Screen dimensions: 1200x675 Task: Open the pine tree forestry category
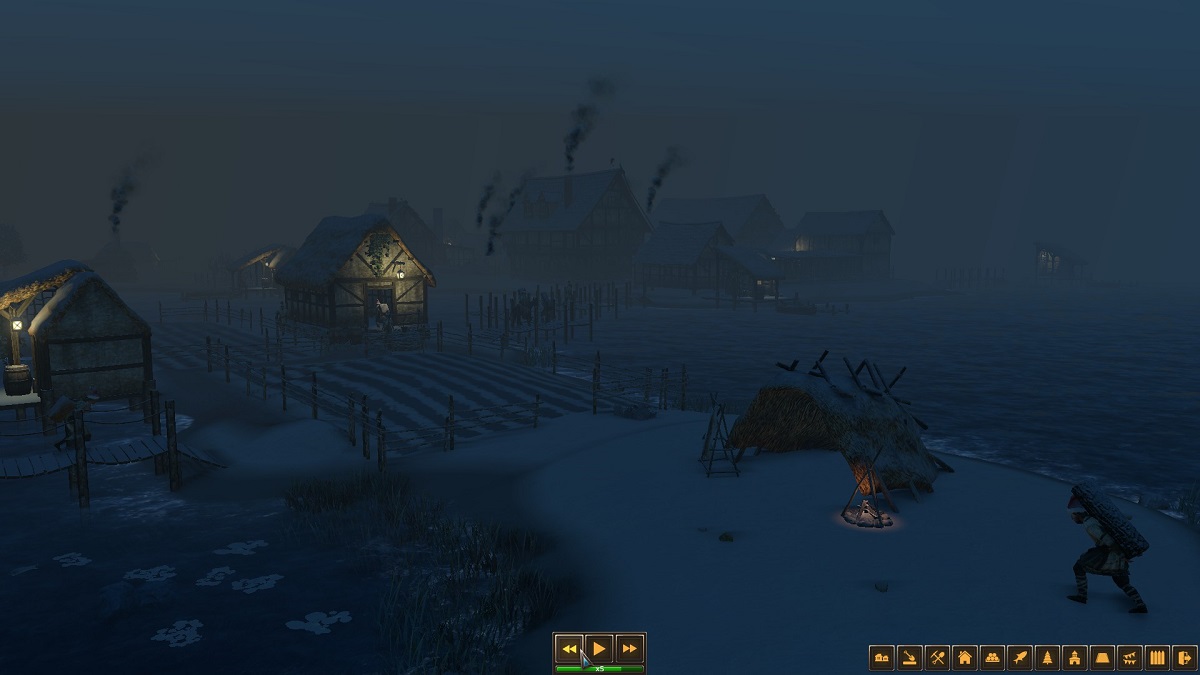(x=1047, y=657)
